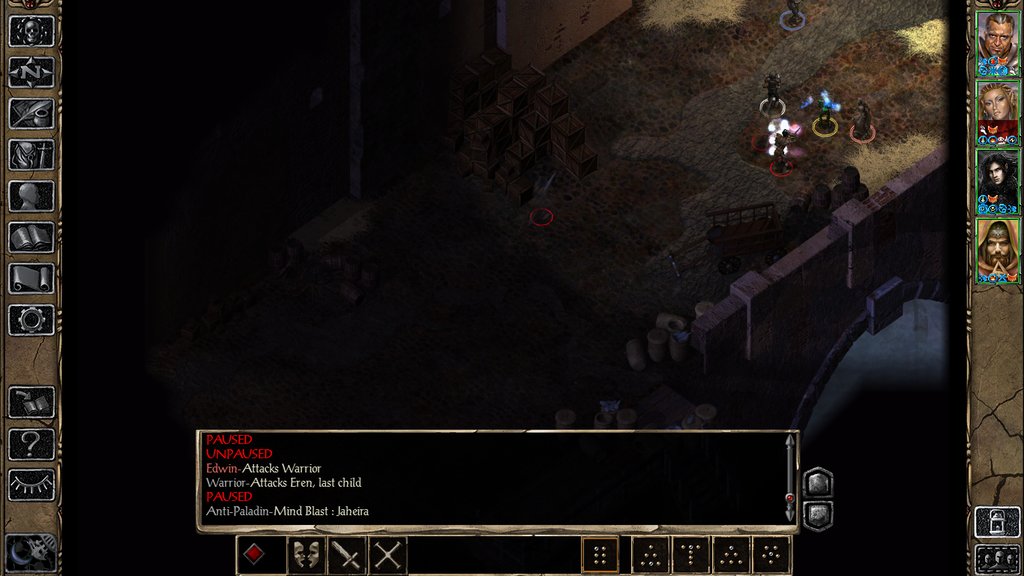This screenshot has height=576, width=1024.
Task: Select the bald scarred character portrait
Action: point(997,41)
